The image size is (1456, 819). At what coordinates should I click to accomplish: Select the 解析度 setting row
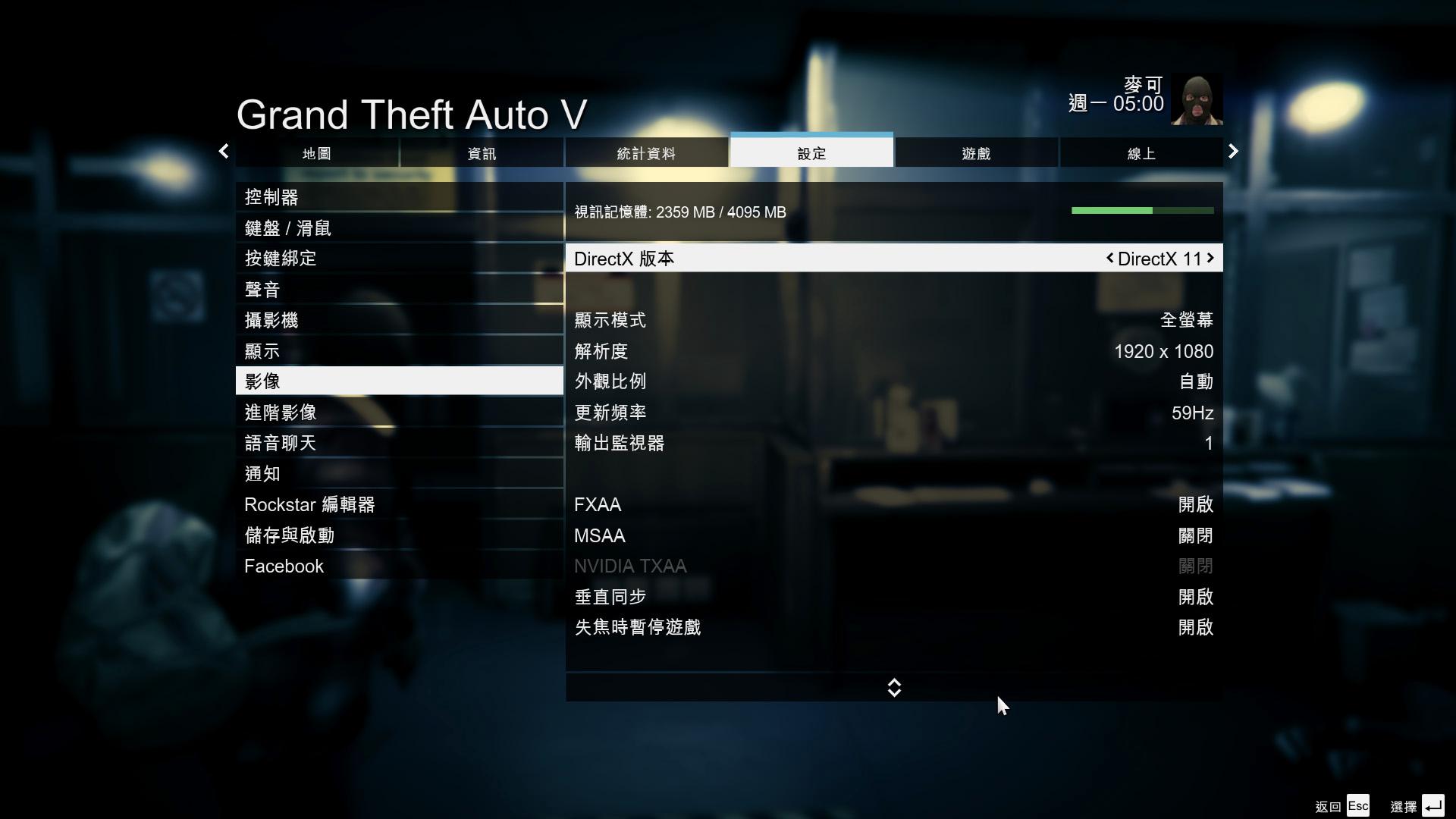(x=893, y=351)
